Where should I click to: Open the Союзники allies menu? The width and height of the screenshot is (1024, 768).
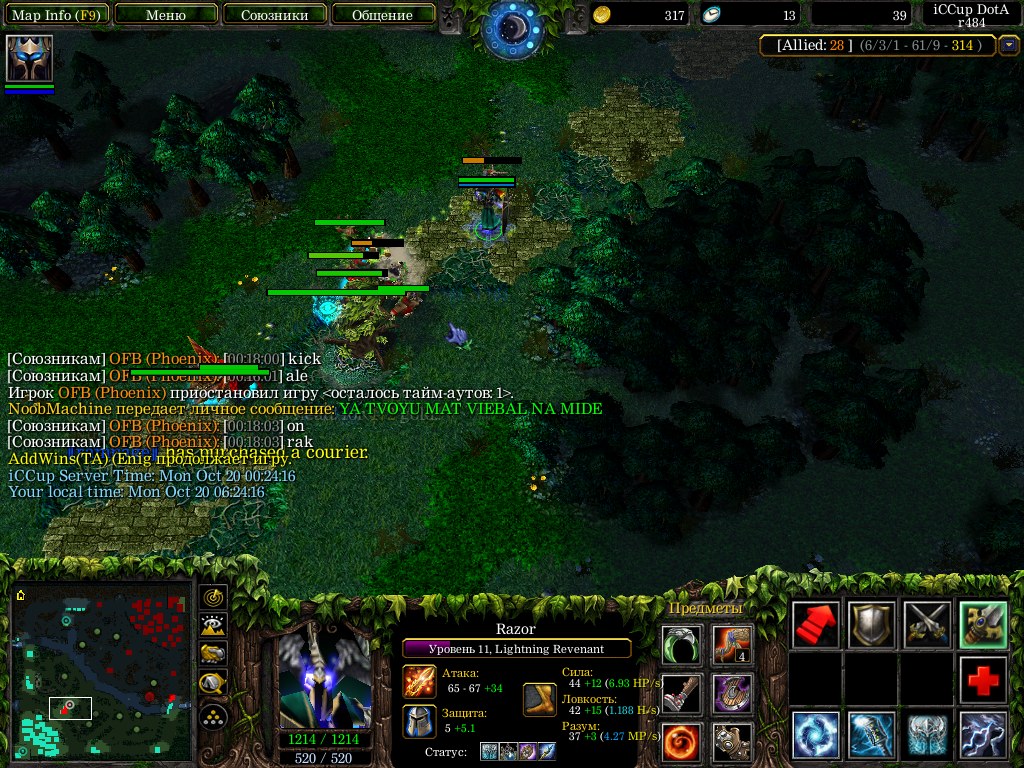pyautogui.click(x=274, y=15)
